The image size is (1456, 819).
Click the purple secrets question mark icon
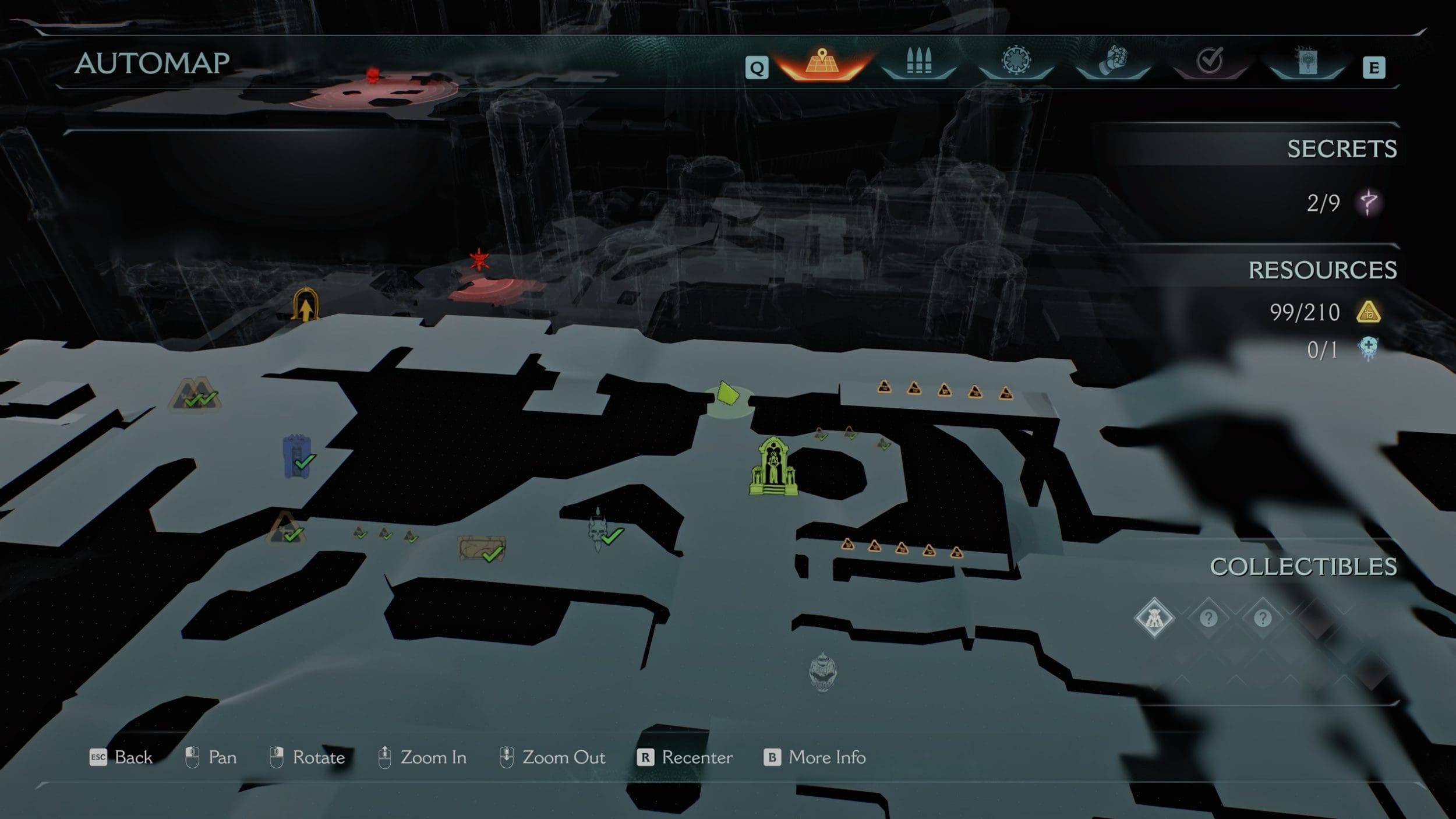coord(1369,203)
